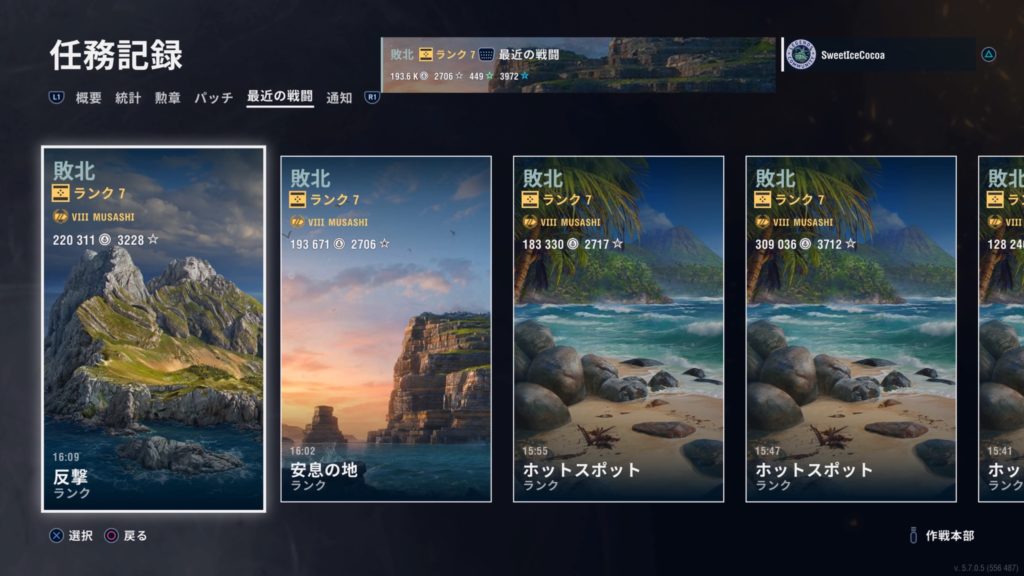Choose the 15:55 ホットスポット battle card

618,329
